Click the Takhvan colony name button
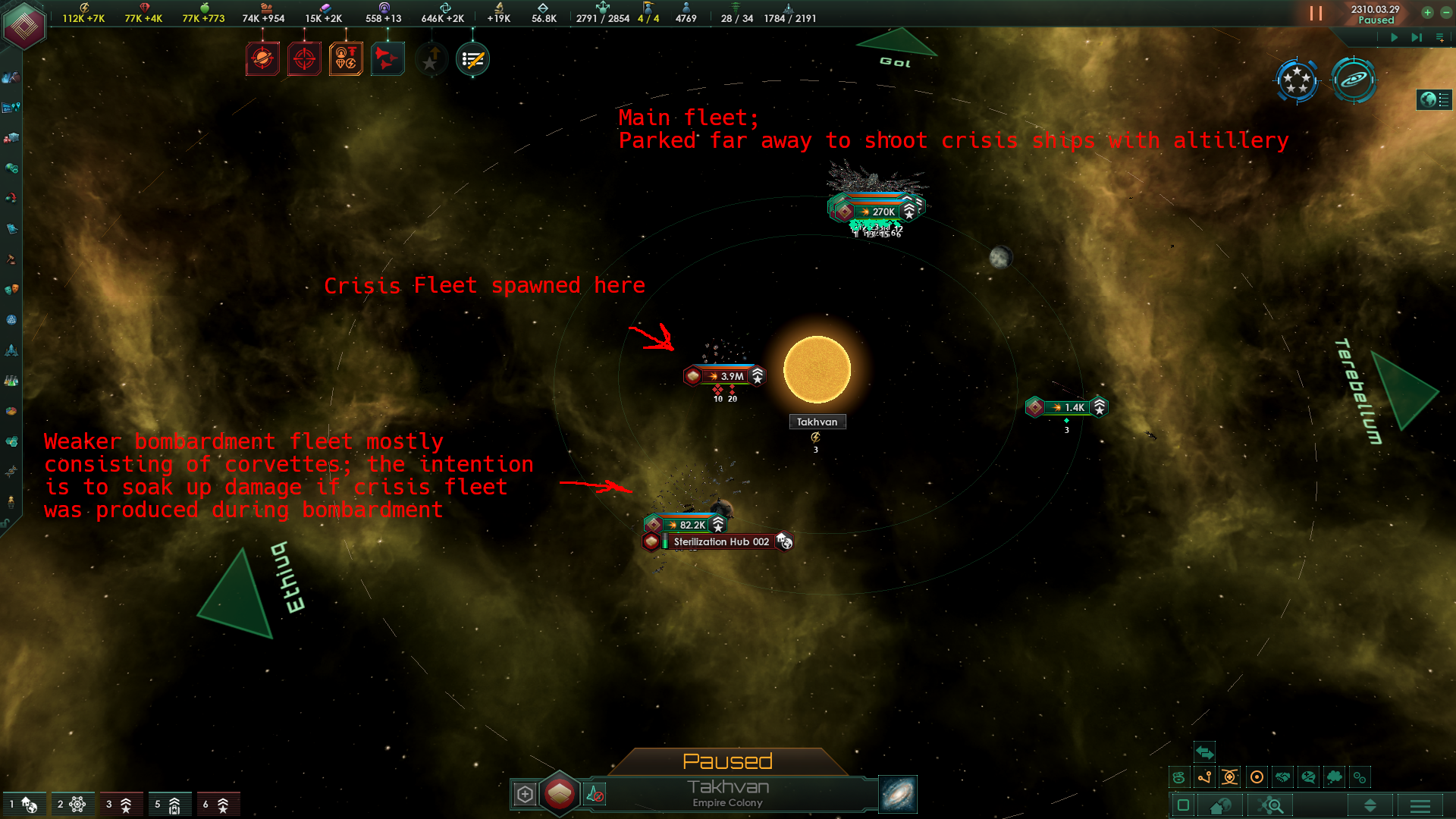The image size is (1456, 819). tap(726, 787)
